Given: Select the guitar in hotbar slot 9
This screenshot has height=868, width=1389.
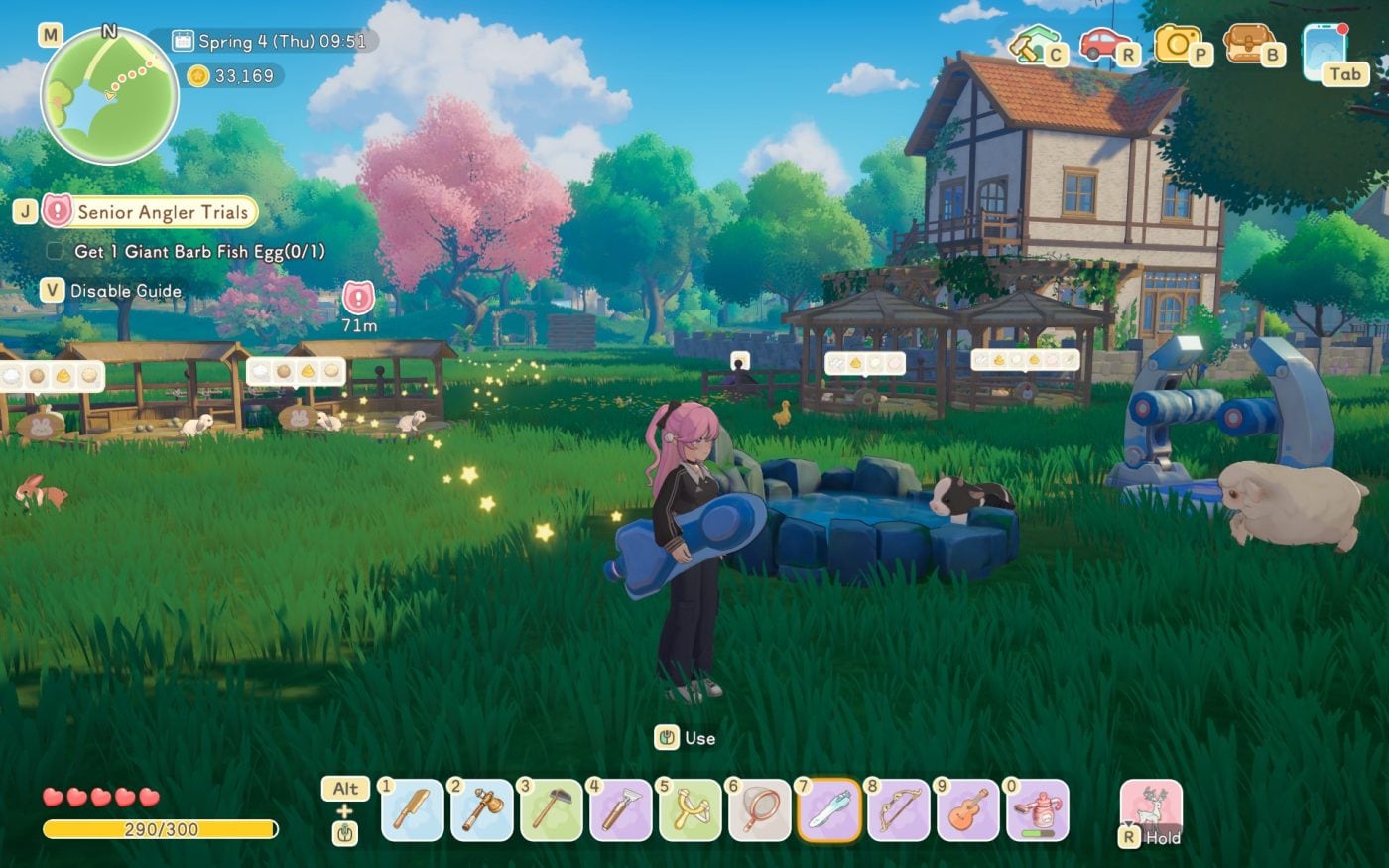Looking at the screenshot, I should (x=965, y=813).
